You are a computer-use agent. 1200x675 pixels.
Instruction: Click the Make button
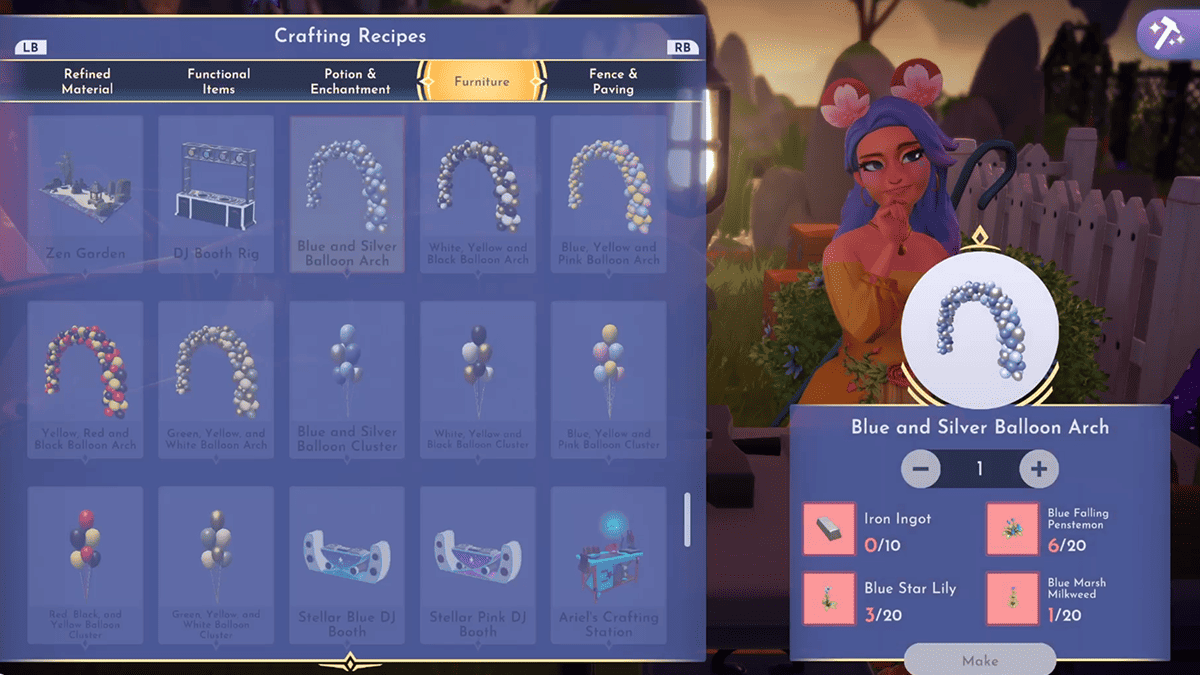click(980, 660)
